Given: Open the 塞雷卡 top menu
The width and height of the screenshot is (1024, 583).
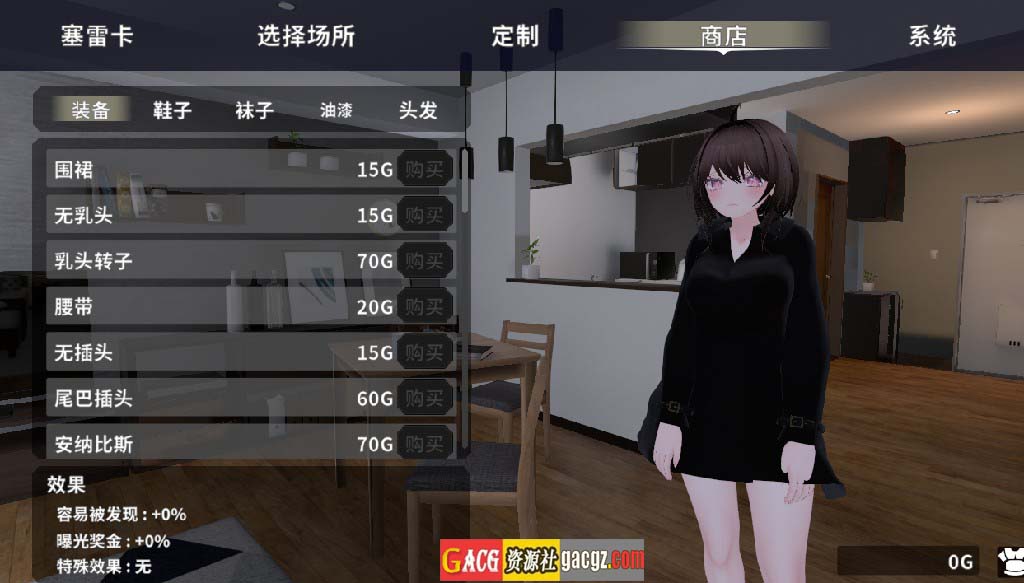Looking at the screenshot, I should coord(97,36).
